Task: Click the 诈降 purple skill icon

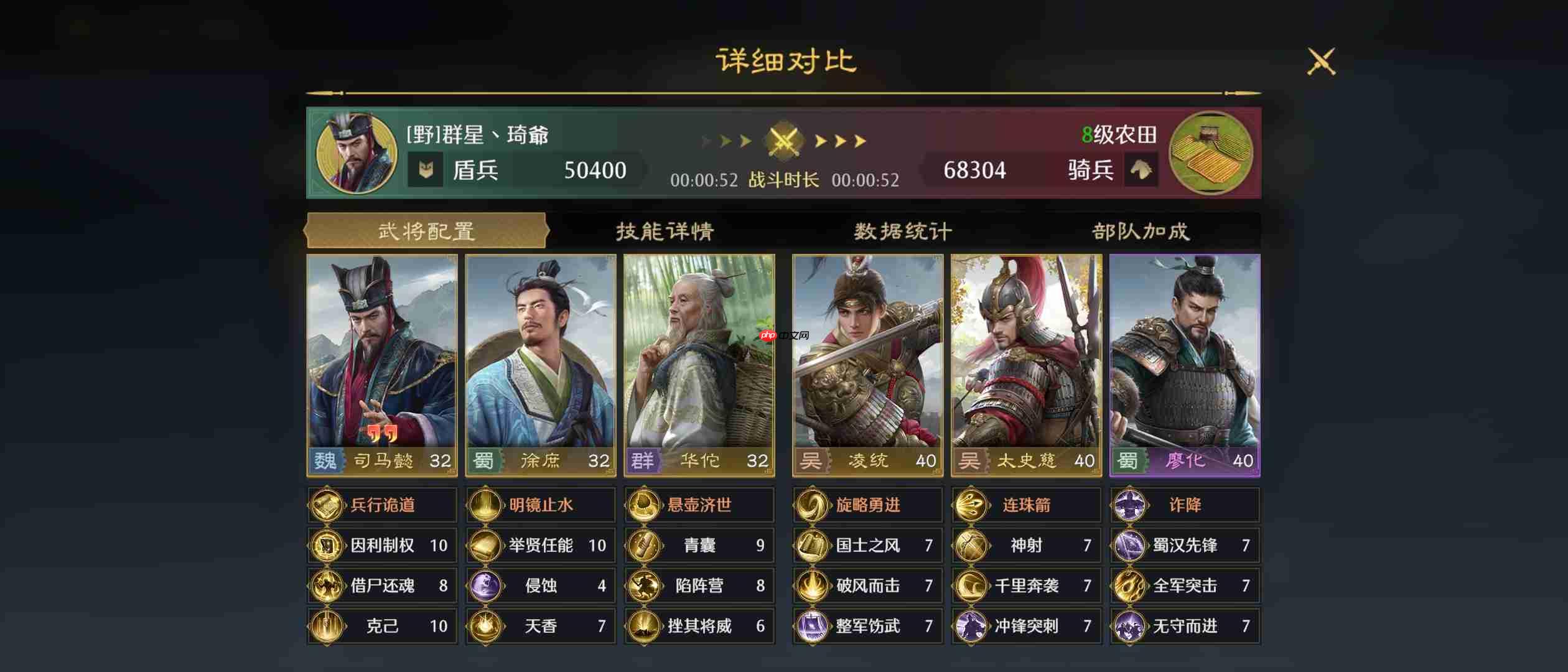Action: tap(1131, 505)
